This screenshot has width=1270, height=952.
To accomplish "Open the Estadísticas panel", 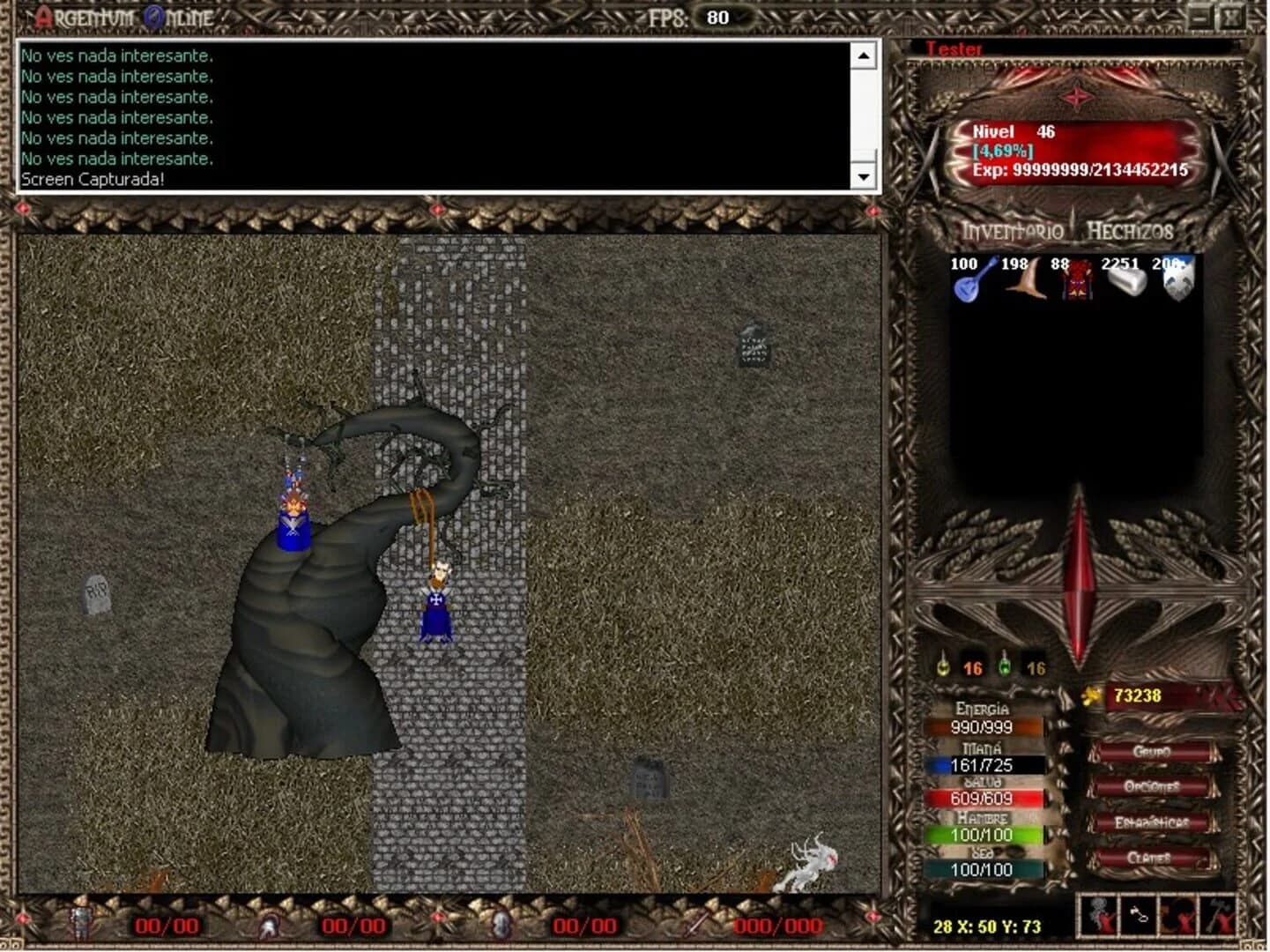I will pyautogui.click(x=1152, y=820).
